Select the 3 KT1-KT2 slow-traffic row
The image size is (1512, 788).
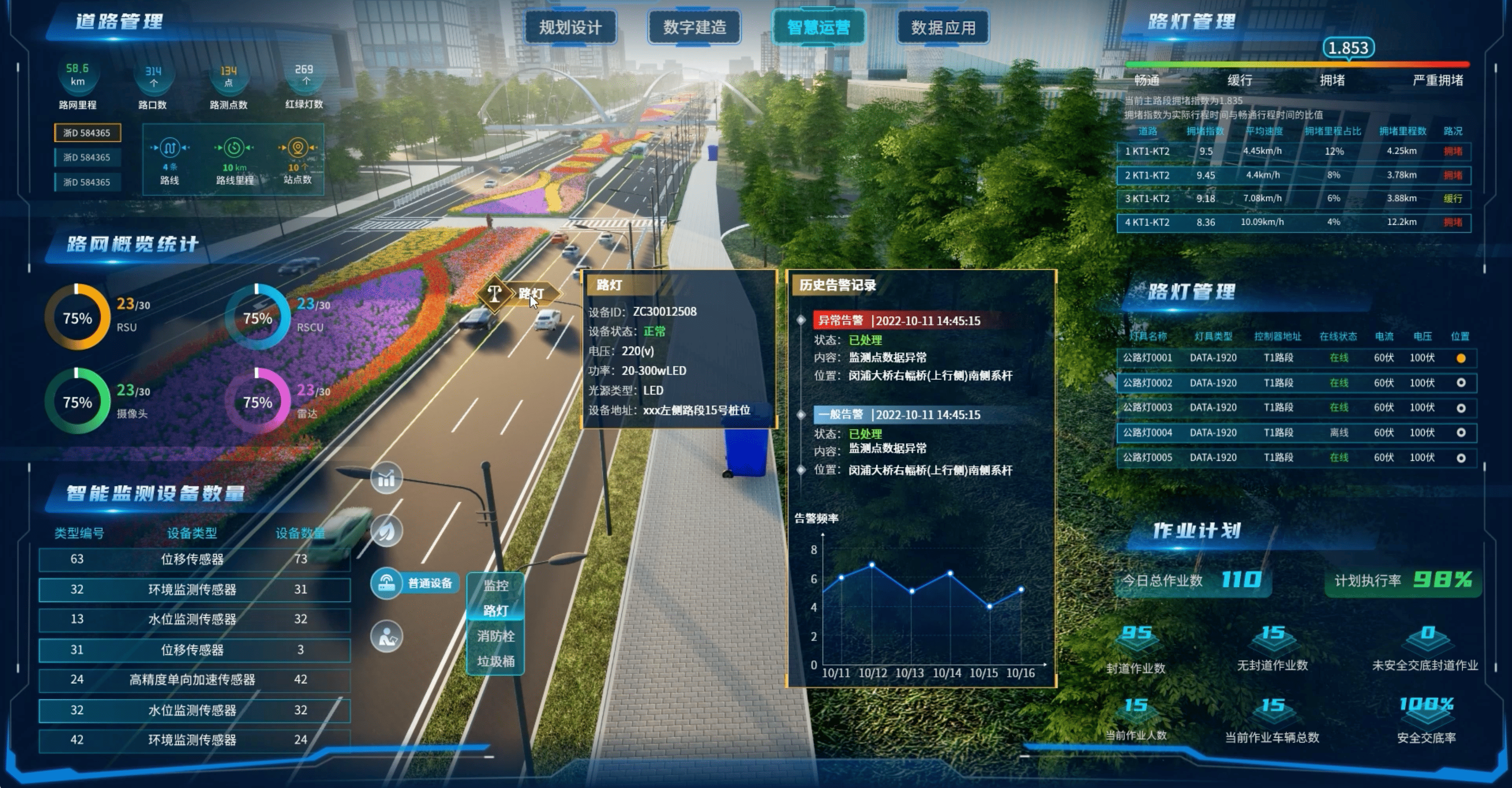[x=1294, y=199]
